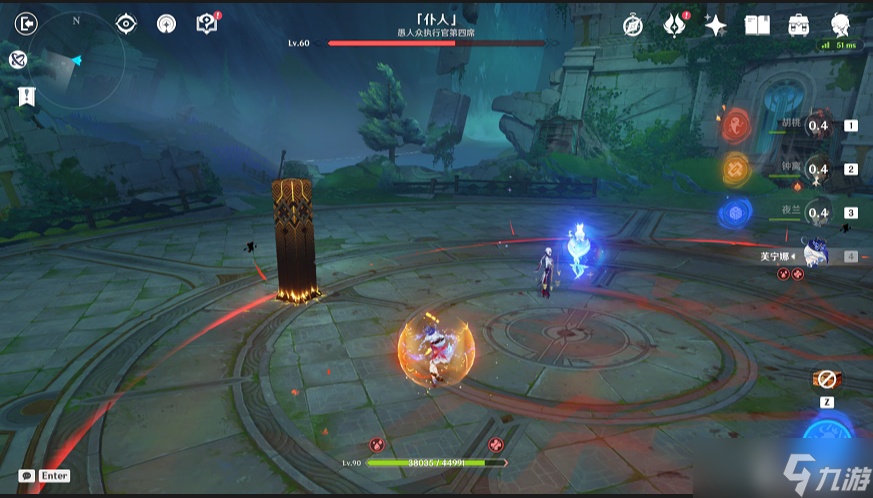Screen dimensions: 873x498
Task: Open the chat box
Action: pyautogui.click(x=45, y=476)
